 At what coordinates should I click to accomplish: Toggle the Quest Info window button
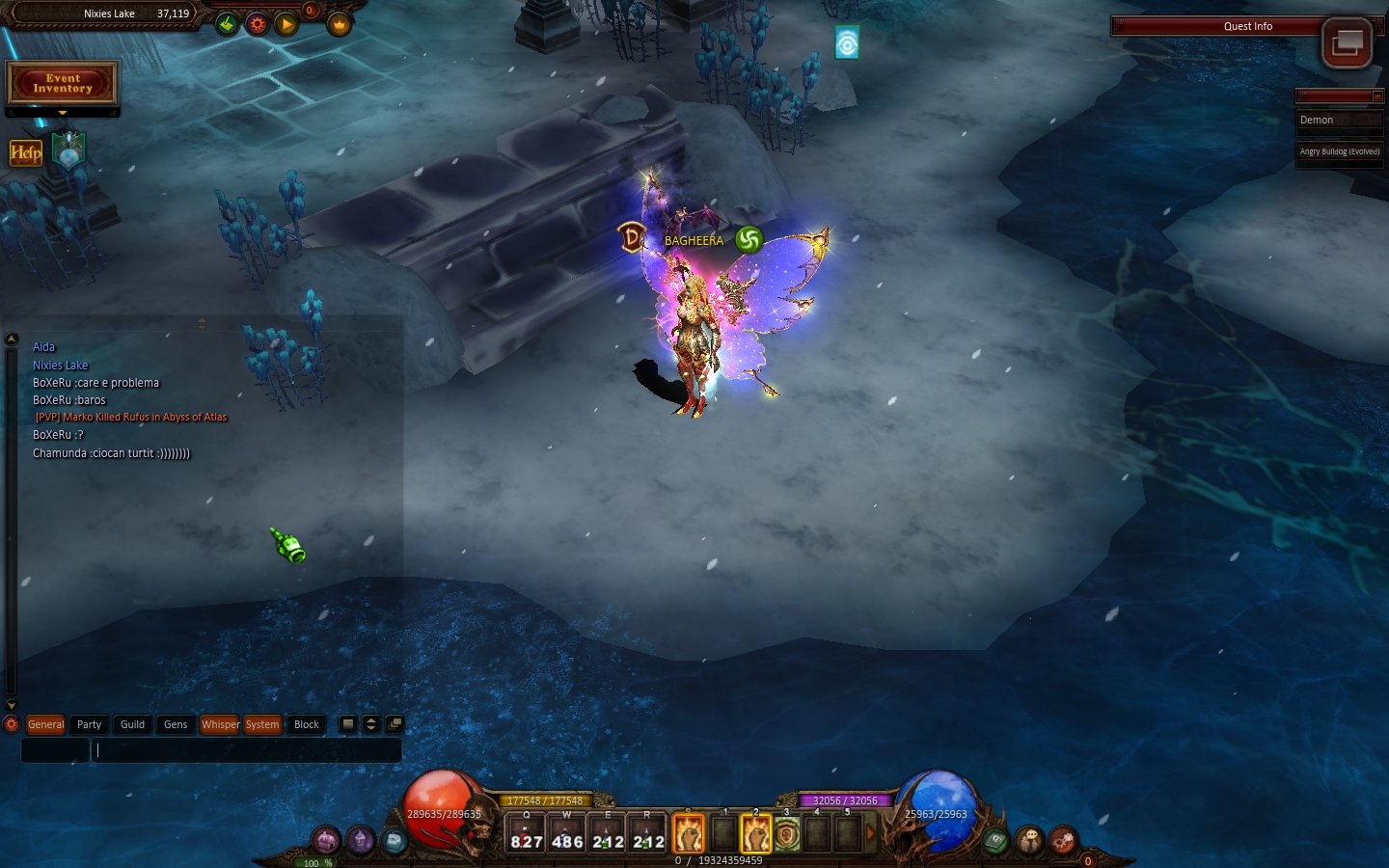(1347, 42)
